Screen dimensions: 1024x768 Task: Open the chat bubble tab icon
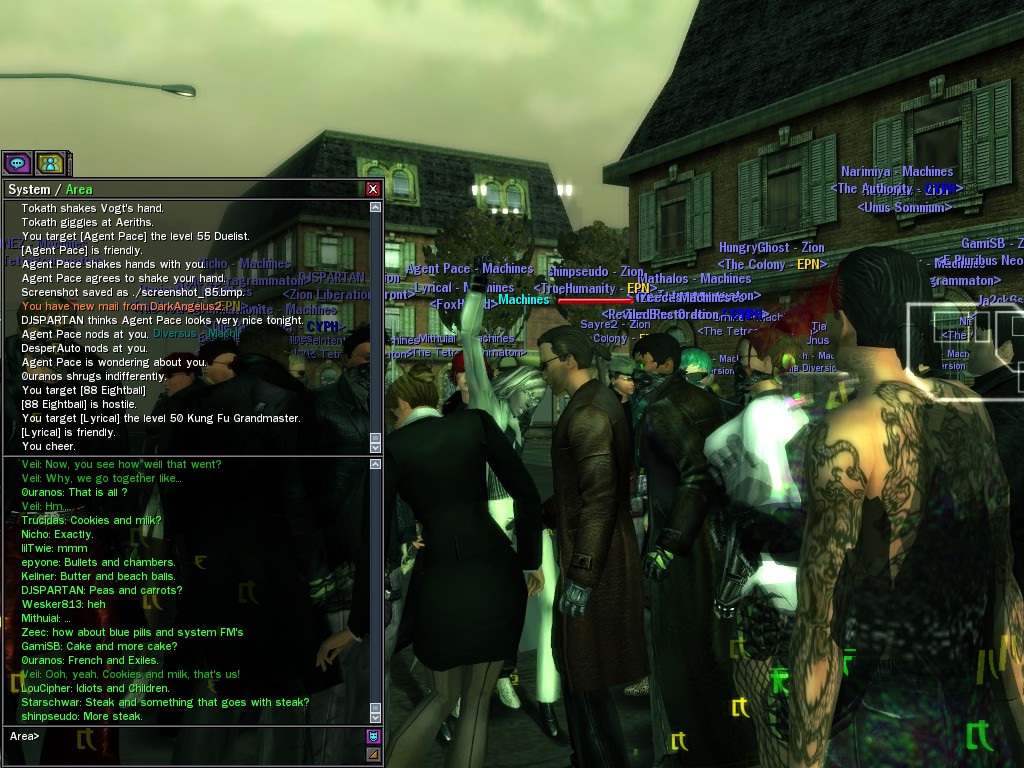[x=17, y=162]
